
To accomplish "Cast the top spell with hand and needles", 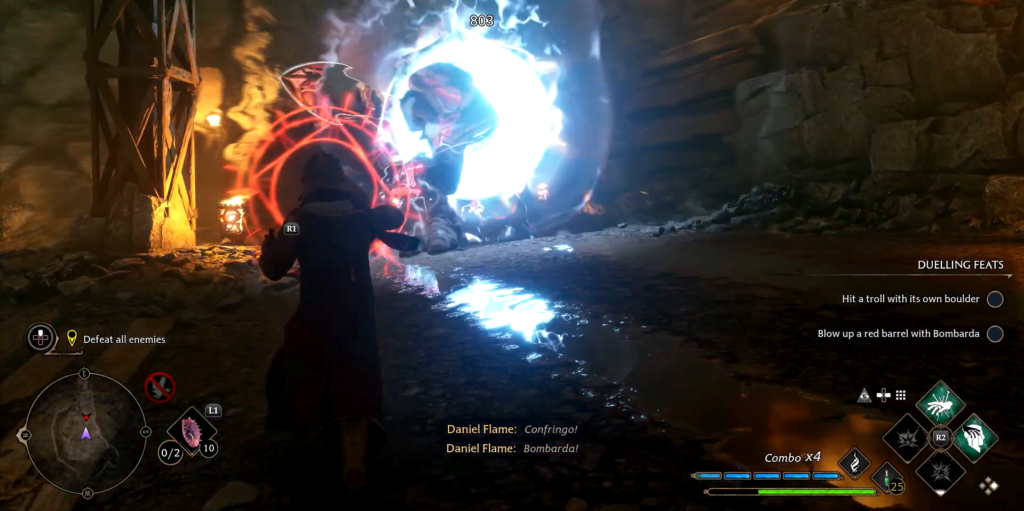I will click(940, 403).
